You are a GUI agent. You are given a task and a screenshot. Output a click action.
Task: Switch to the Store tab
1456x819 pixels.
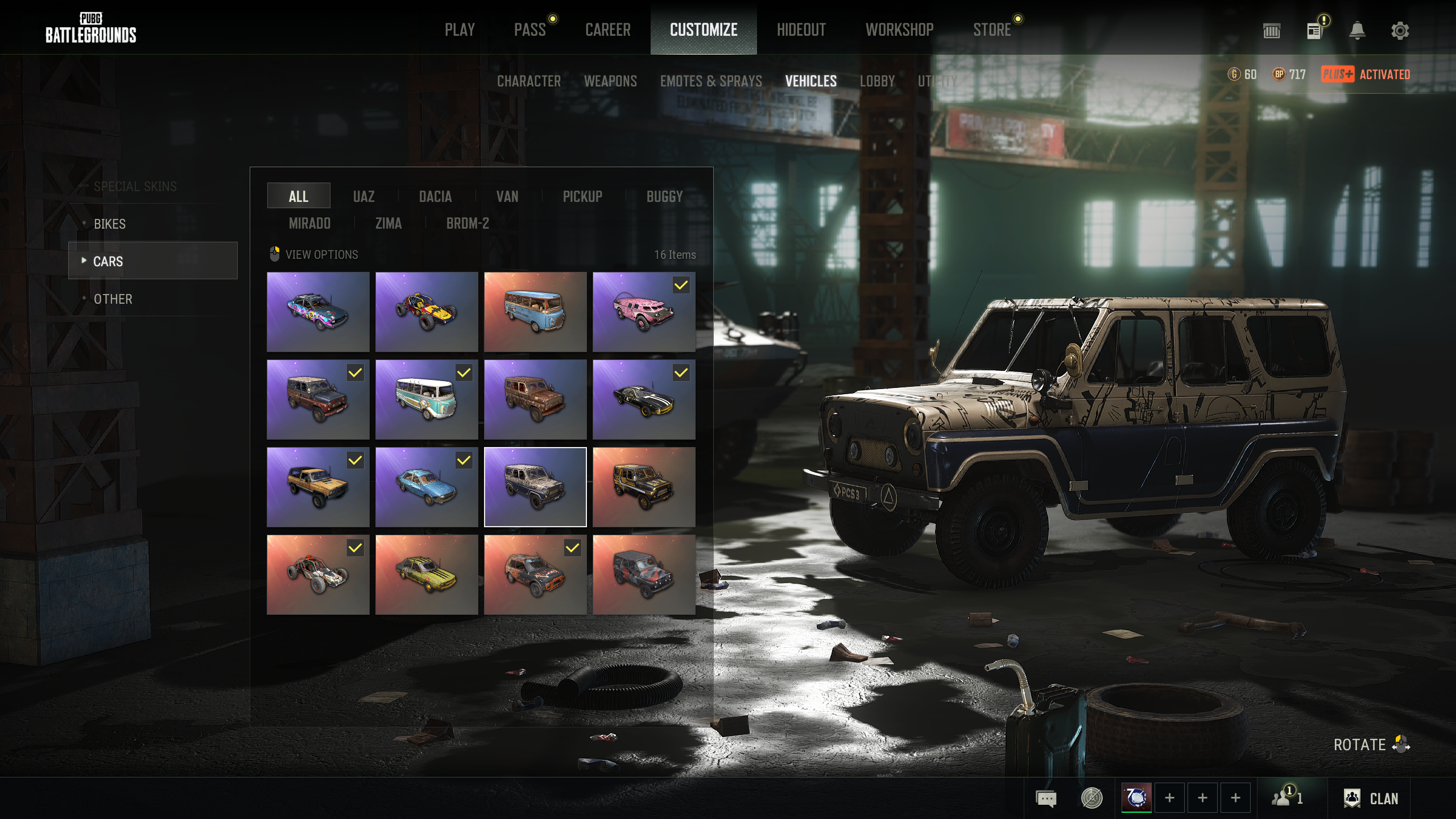992,30
